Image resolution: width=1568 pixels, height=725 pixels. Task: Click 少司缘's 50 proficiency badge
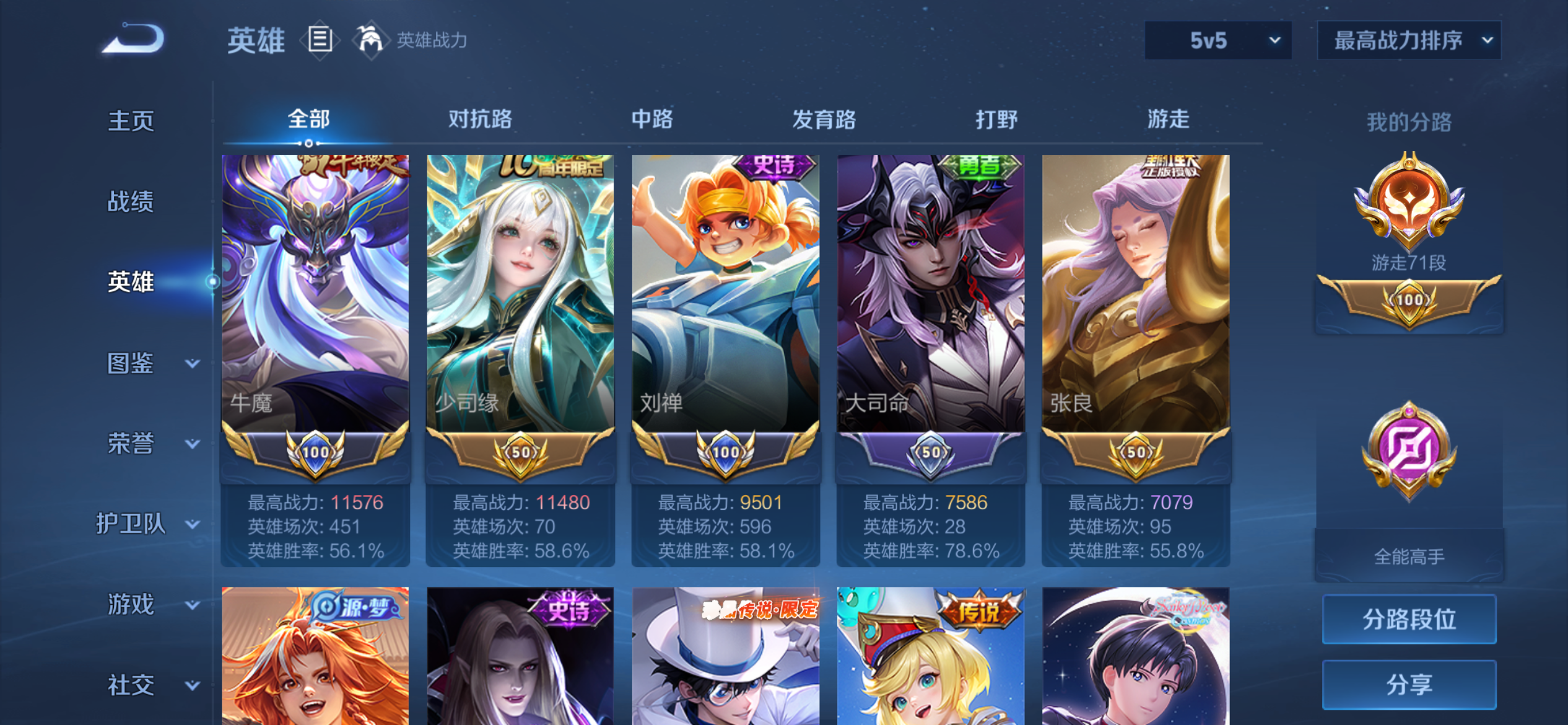[x=521, y=452]
